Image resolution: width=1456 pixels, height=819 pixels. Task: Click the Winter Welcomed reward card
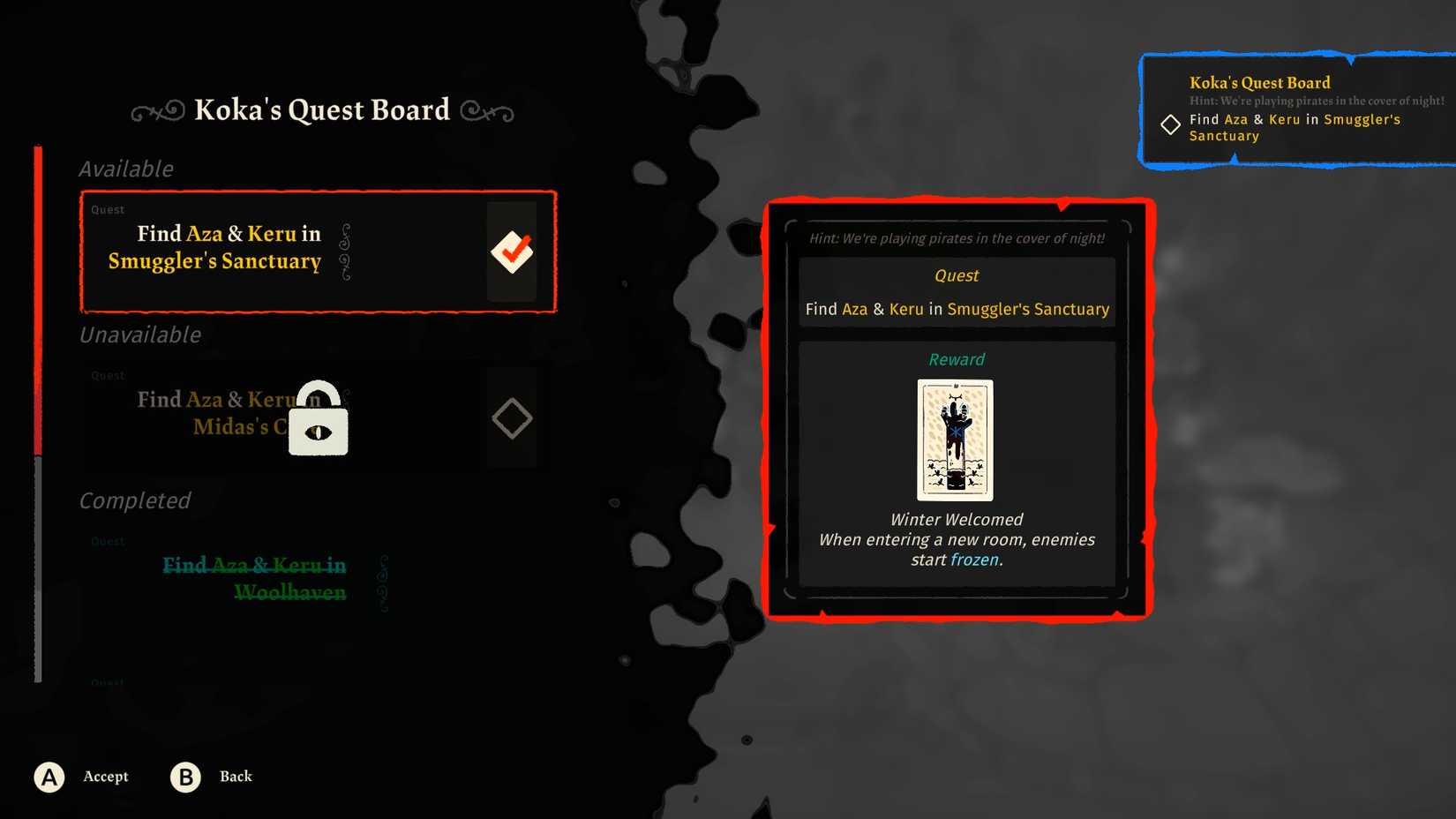[x=956, y=440]
